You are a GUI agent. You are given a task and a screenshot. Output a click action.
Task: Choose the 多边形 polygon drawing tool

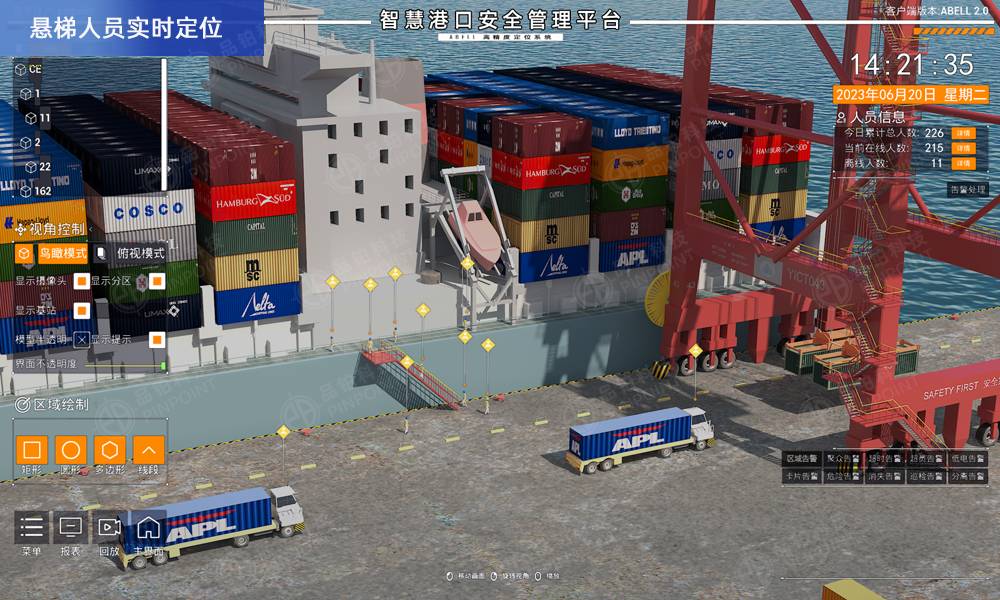109,450
